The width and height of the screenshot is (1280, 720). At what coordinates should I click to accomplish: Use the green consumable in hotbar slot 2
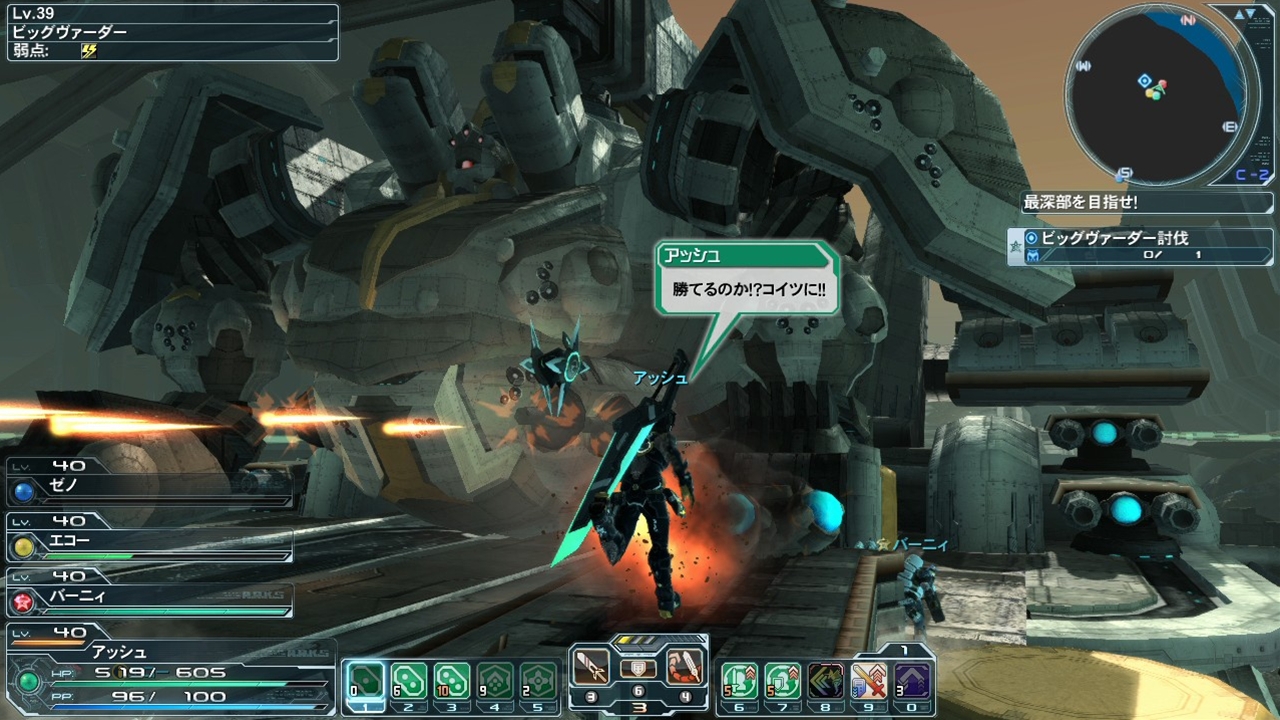409,681
